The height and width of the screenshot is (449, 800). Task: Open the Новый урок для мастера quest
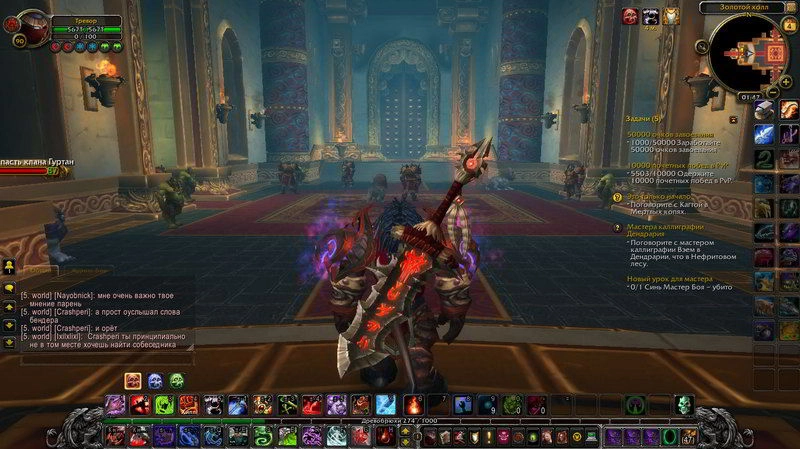(670, 278)
